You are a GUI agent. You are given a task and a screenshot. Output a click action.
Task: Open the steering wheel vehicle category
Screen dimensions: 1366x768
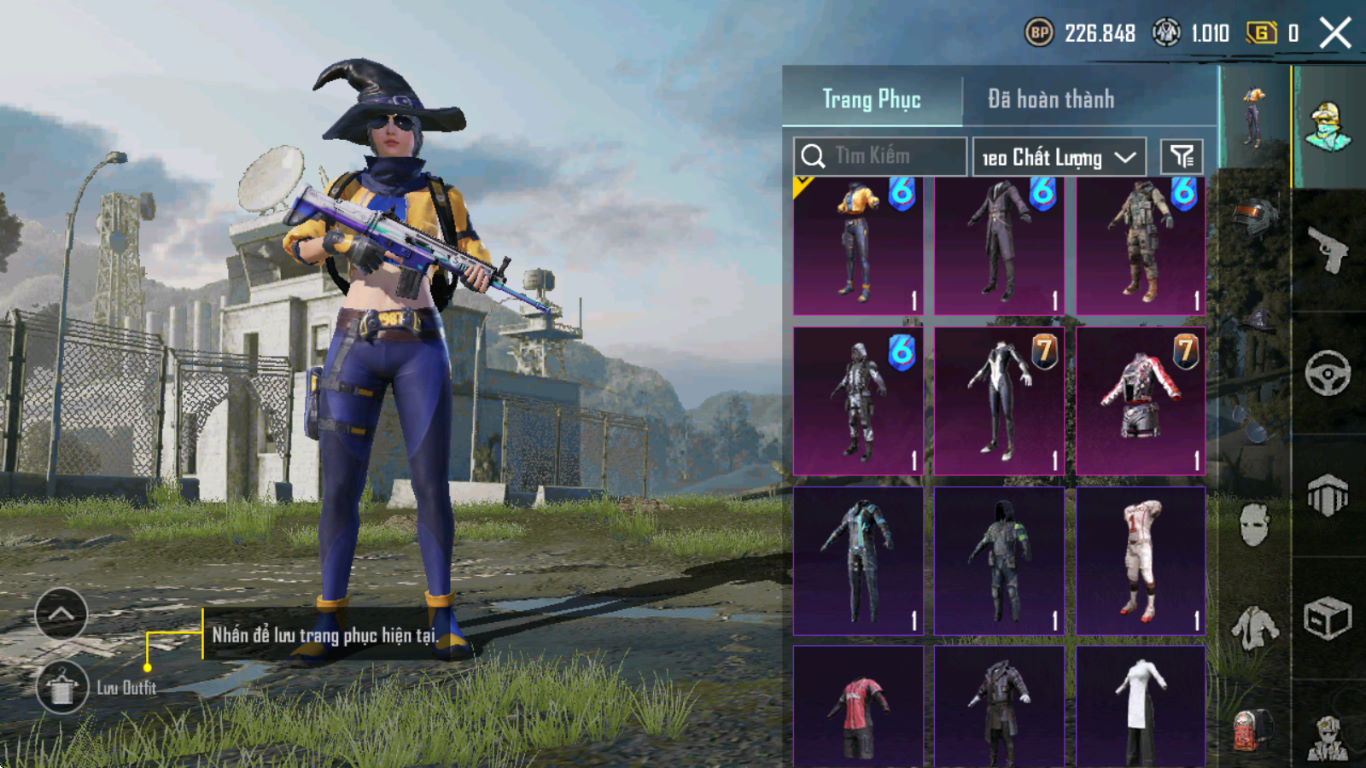coord(1328,373)
